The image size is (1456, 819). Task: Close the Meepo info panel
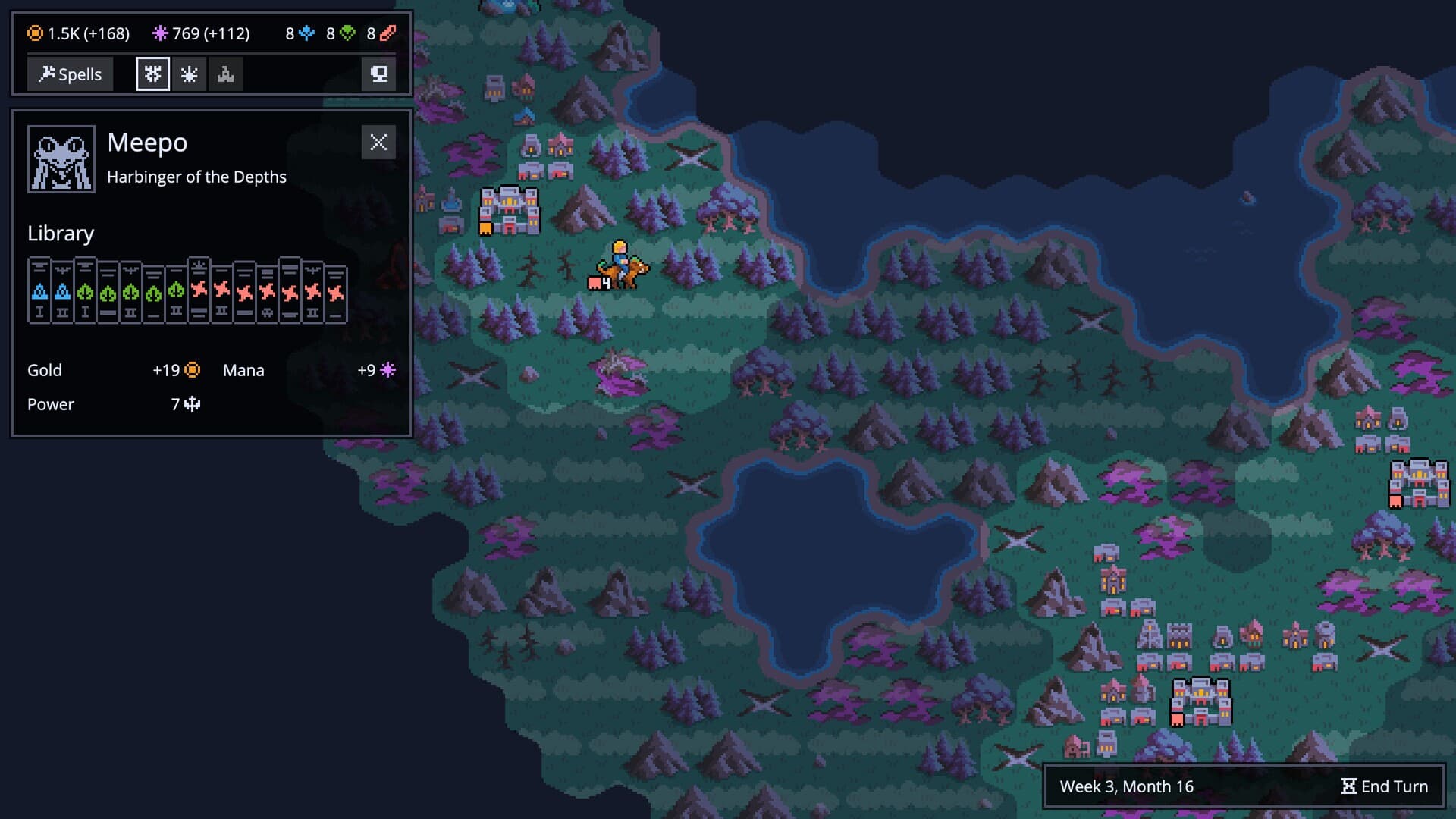[x=378, y=143]
